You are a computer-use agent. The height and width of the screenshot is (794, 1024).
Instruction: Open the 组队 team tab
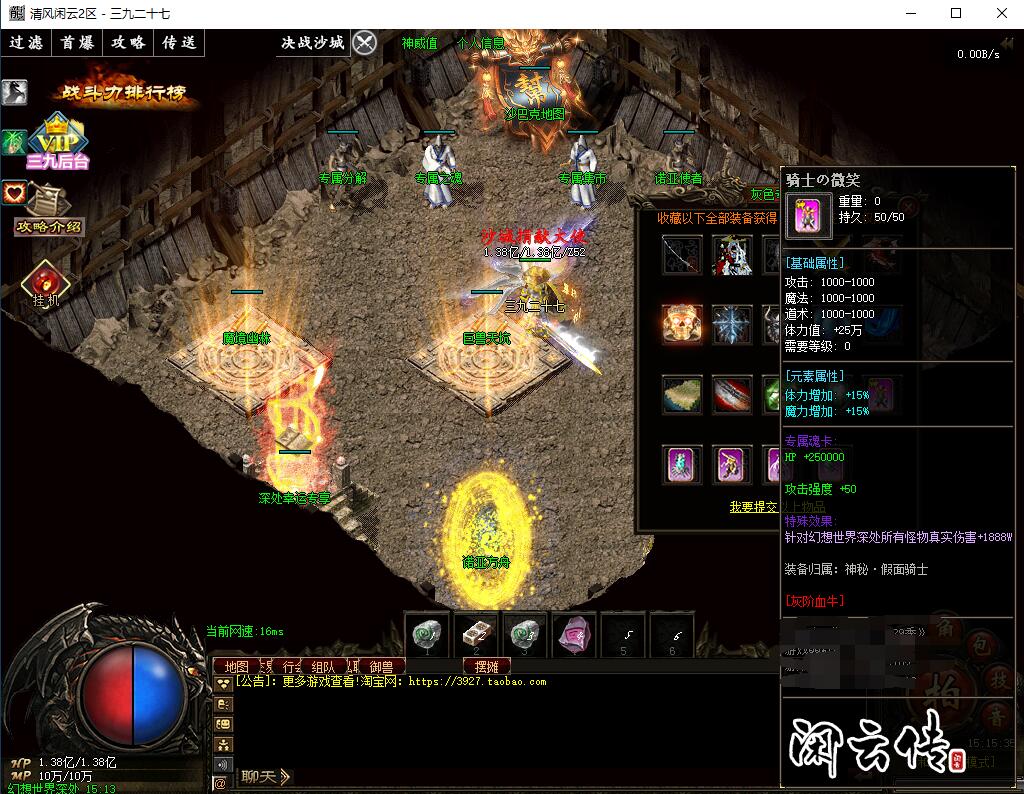(x=323, y=667)
